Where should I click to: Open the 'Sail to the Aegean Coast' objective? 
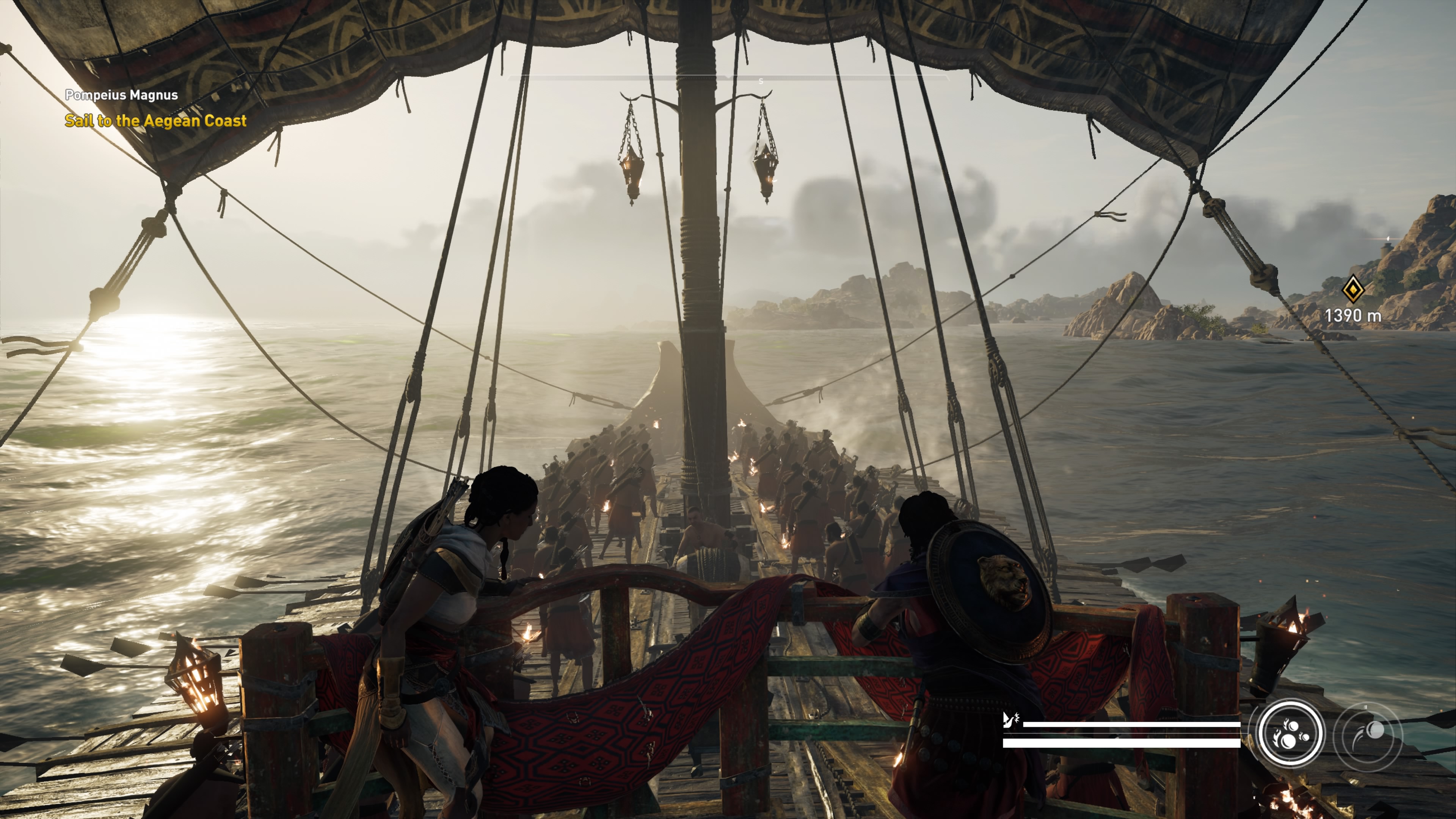click(155, 121)
